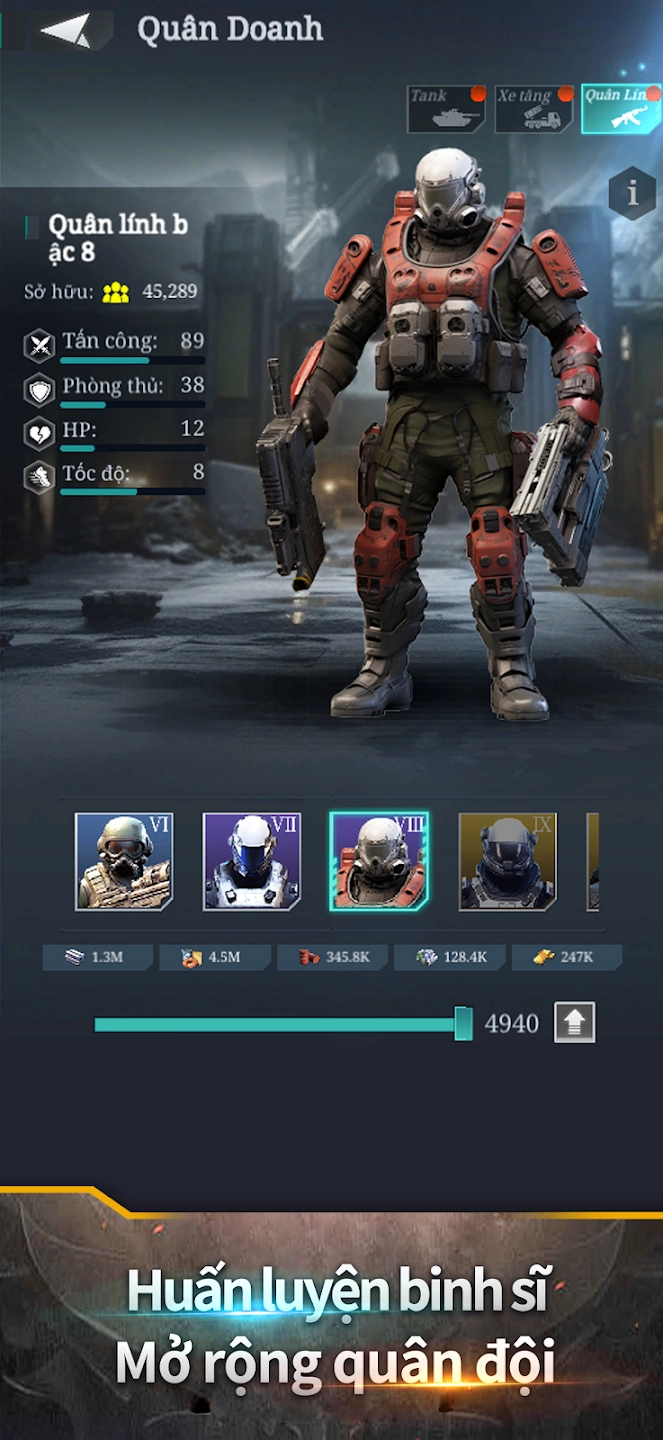Show unit info with the i button

click(632, 193)
